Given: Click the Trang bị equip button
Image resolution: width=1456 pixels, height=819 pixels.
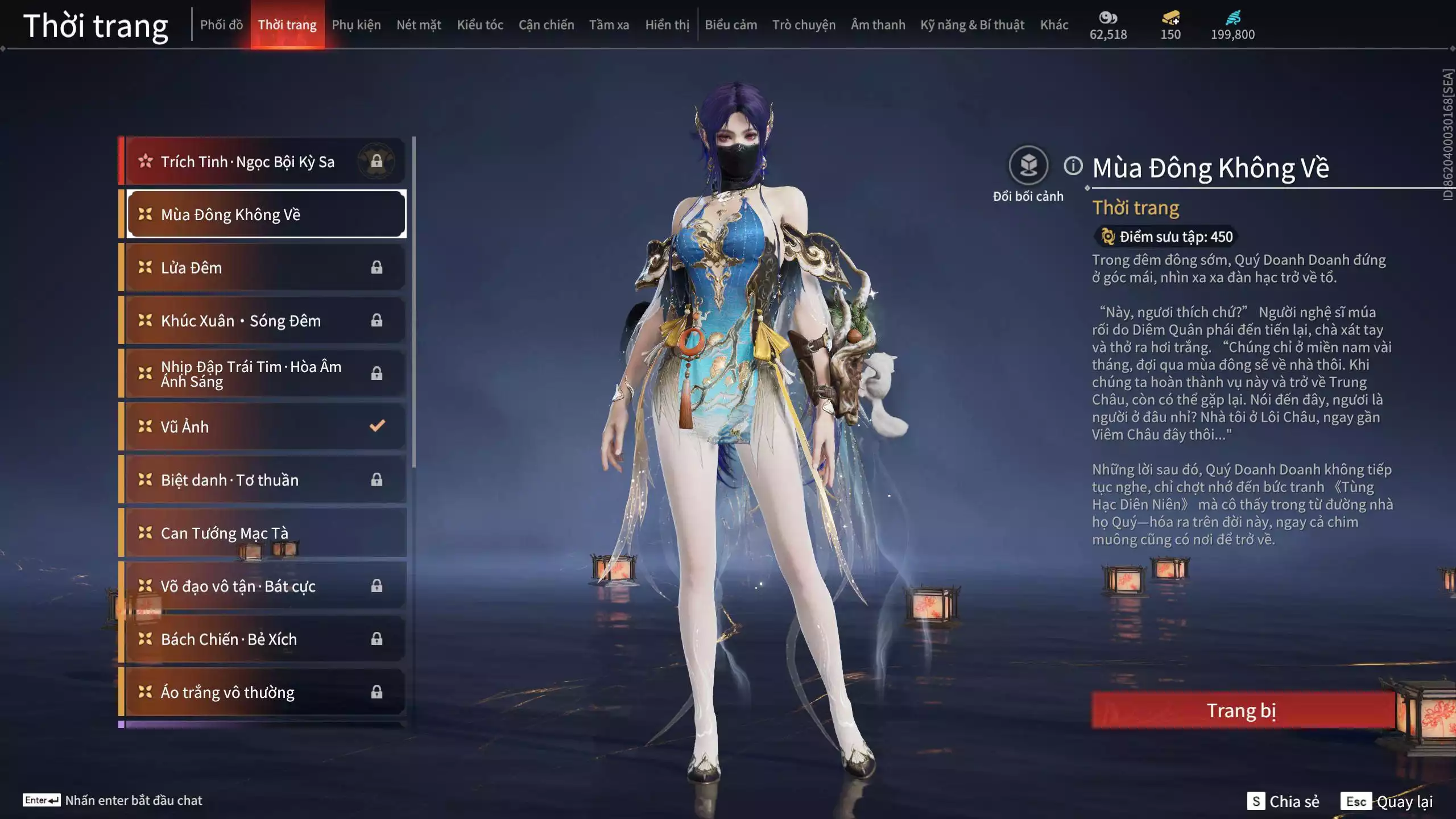Looking at the screenshot, I should coord(1242,710).
